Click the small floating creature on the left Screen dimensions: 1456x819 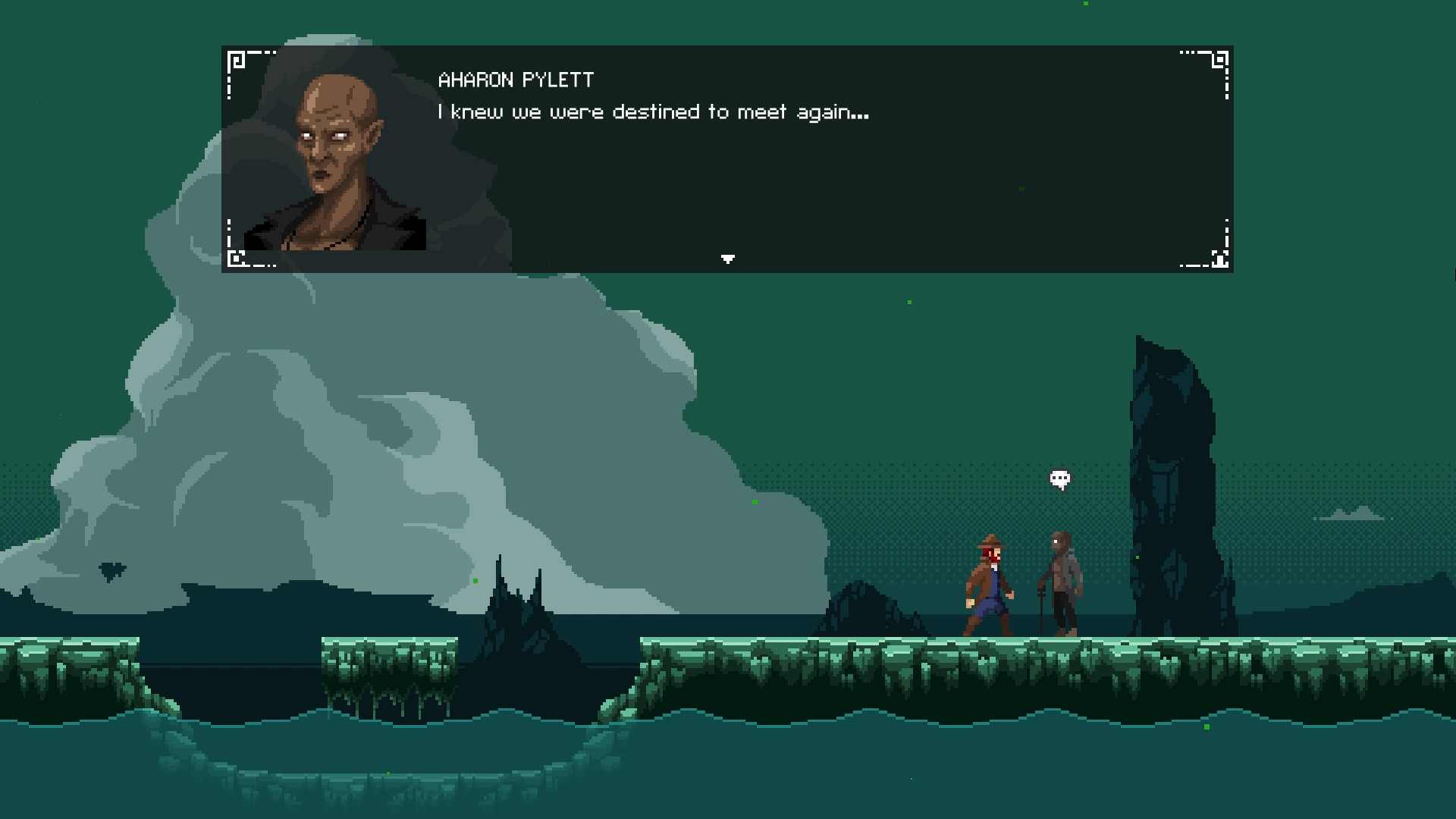pos(112,570)
